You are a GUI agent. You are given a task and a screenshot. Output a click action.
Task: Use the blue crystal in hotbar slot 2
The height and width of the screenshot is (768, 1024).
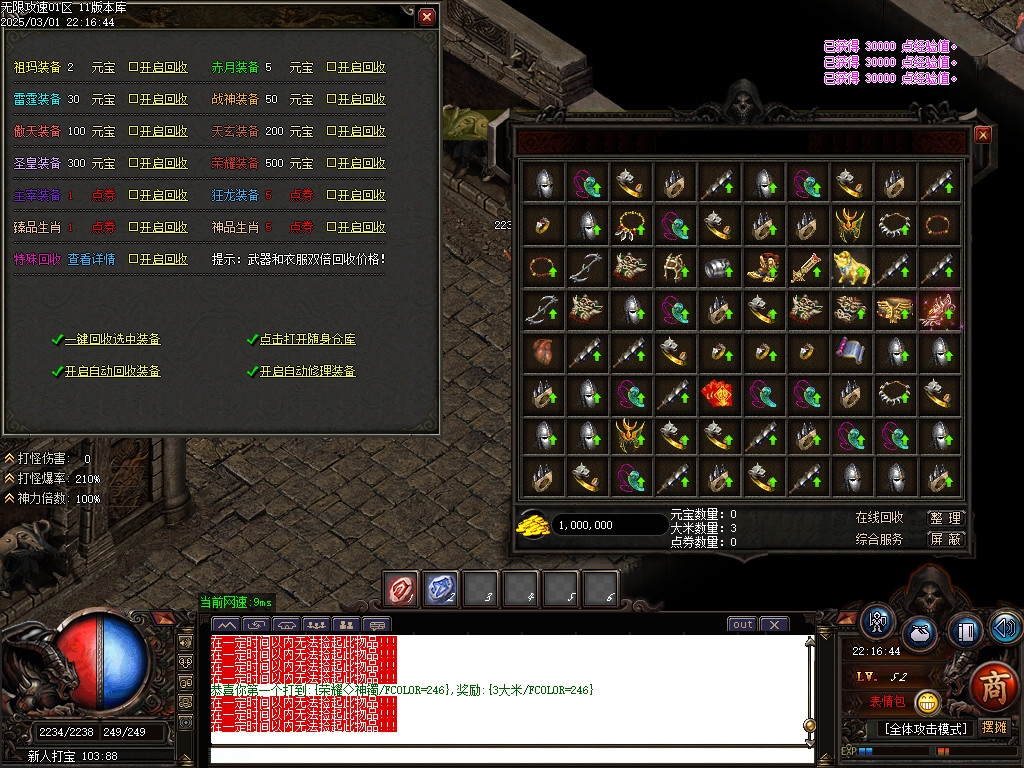point(441,589)
